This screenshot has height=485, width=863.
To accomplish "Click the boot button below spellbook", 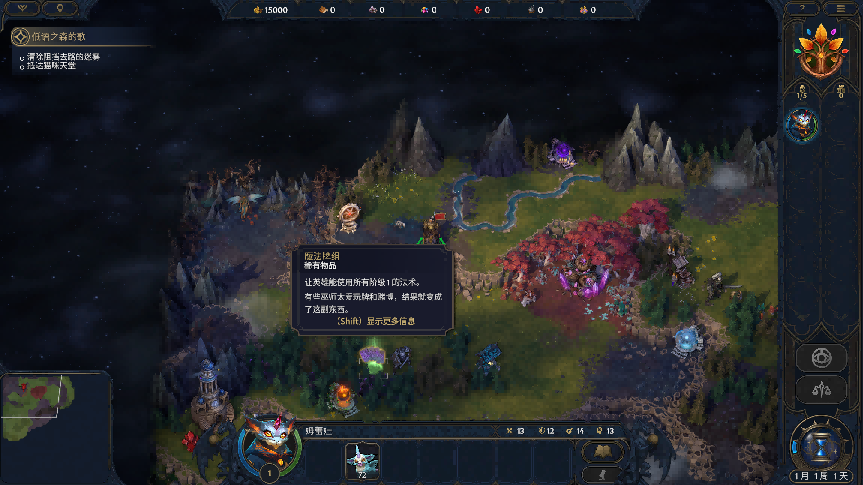I will coord(602,474).
